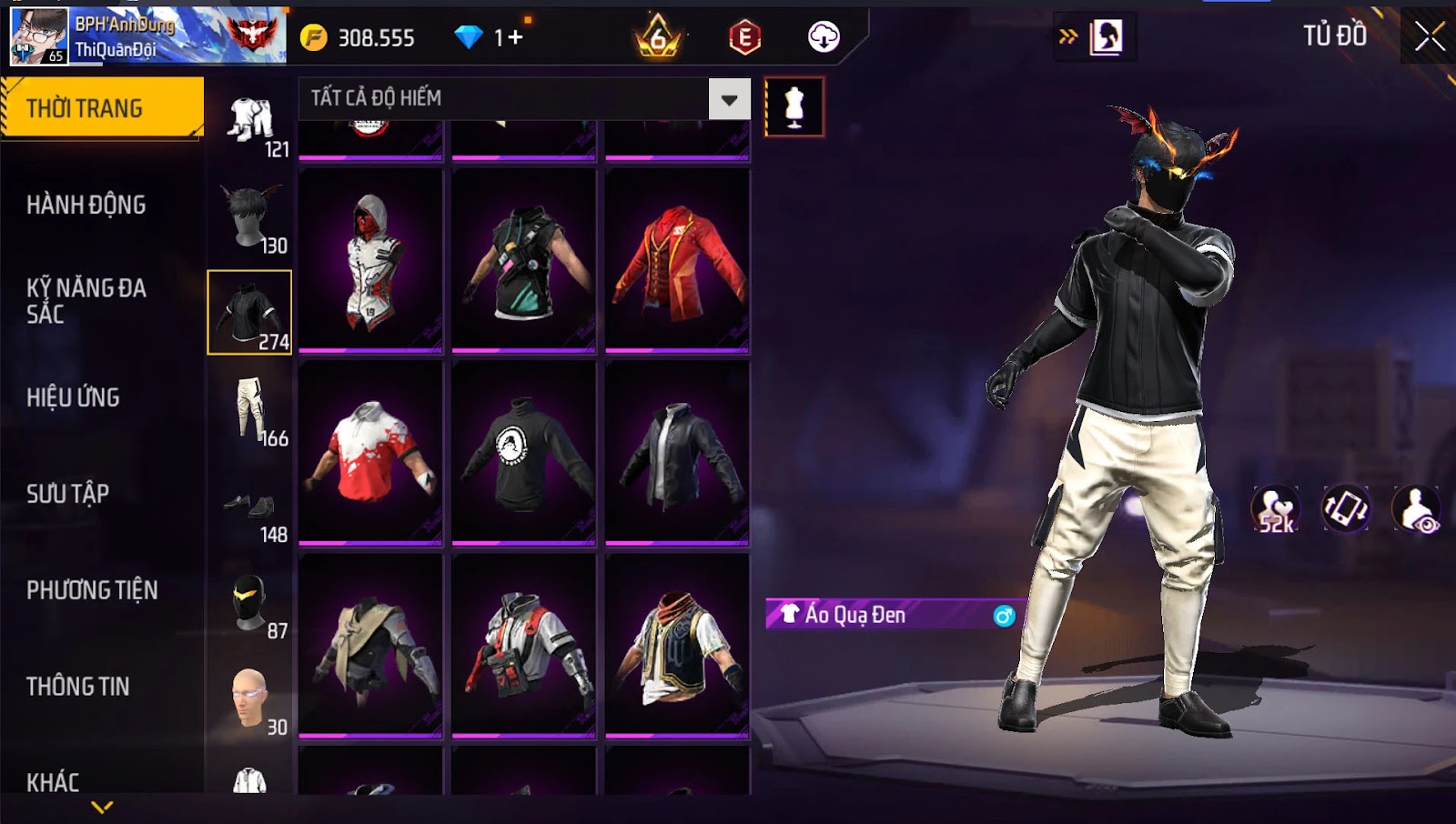
Task: Open the rarity filter dropdown
Action: (729, 99)
